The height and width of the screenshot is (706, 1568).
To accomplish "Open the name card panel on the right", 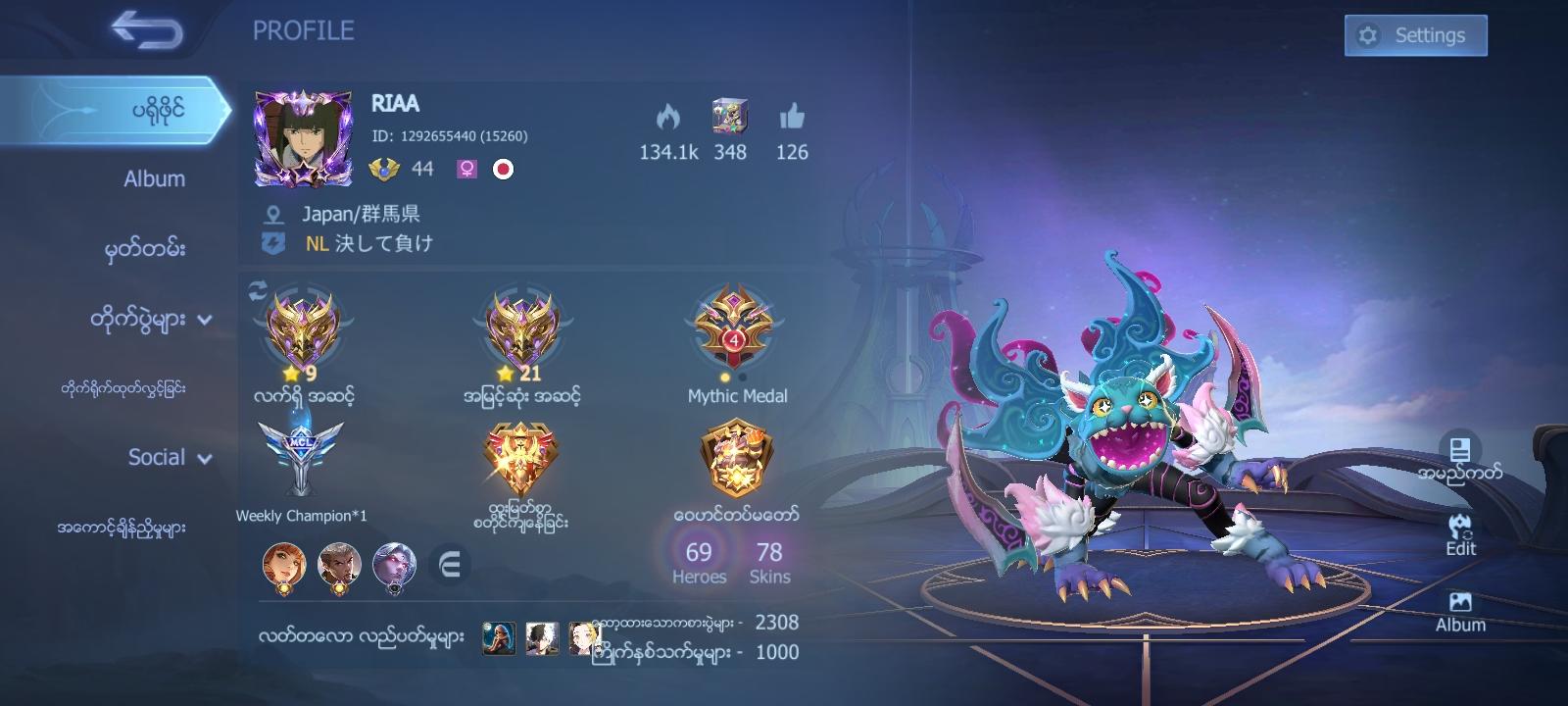I will click(1462, 451).
